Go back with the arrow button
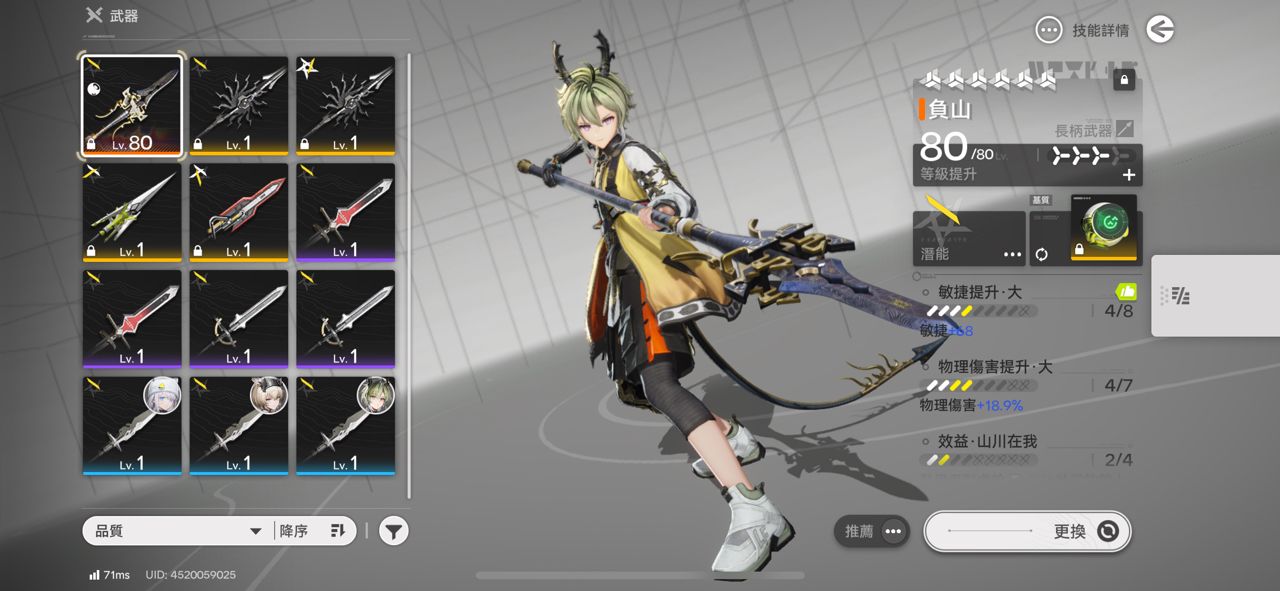The image size is (1280, 591). point(1160,30)
